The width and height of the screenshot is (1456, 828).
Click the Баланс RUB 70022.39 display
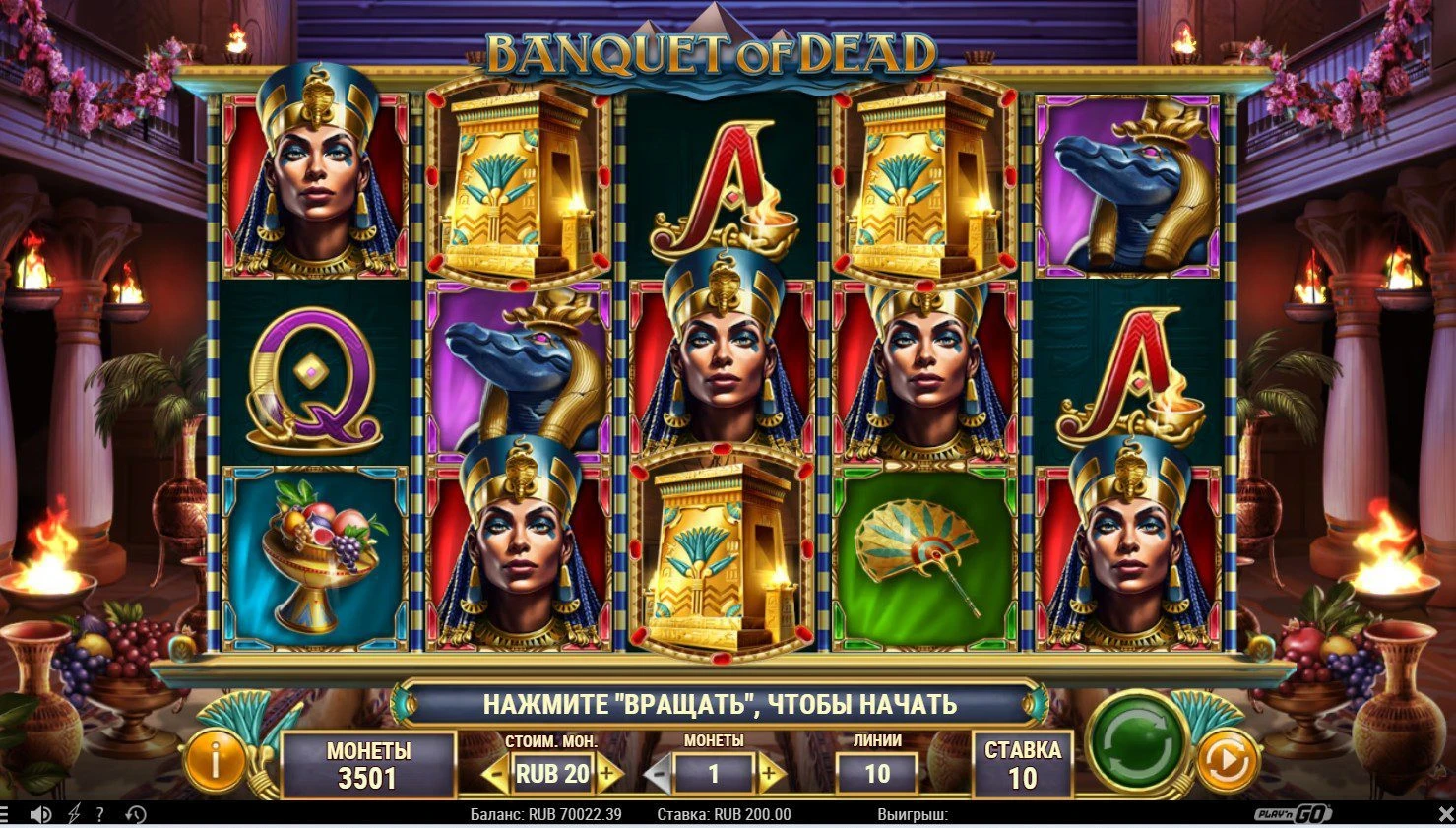[545, 814]
